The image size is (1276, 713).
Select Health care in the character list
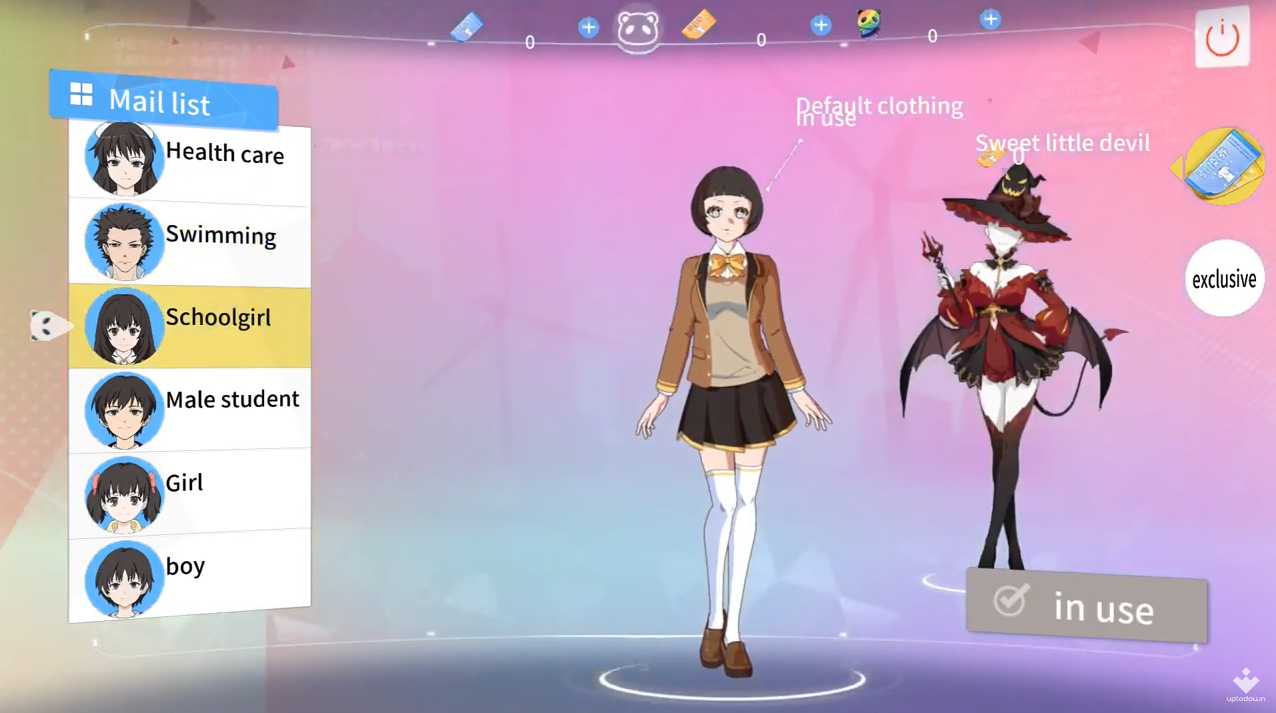[189, 160]
